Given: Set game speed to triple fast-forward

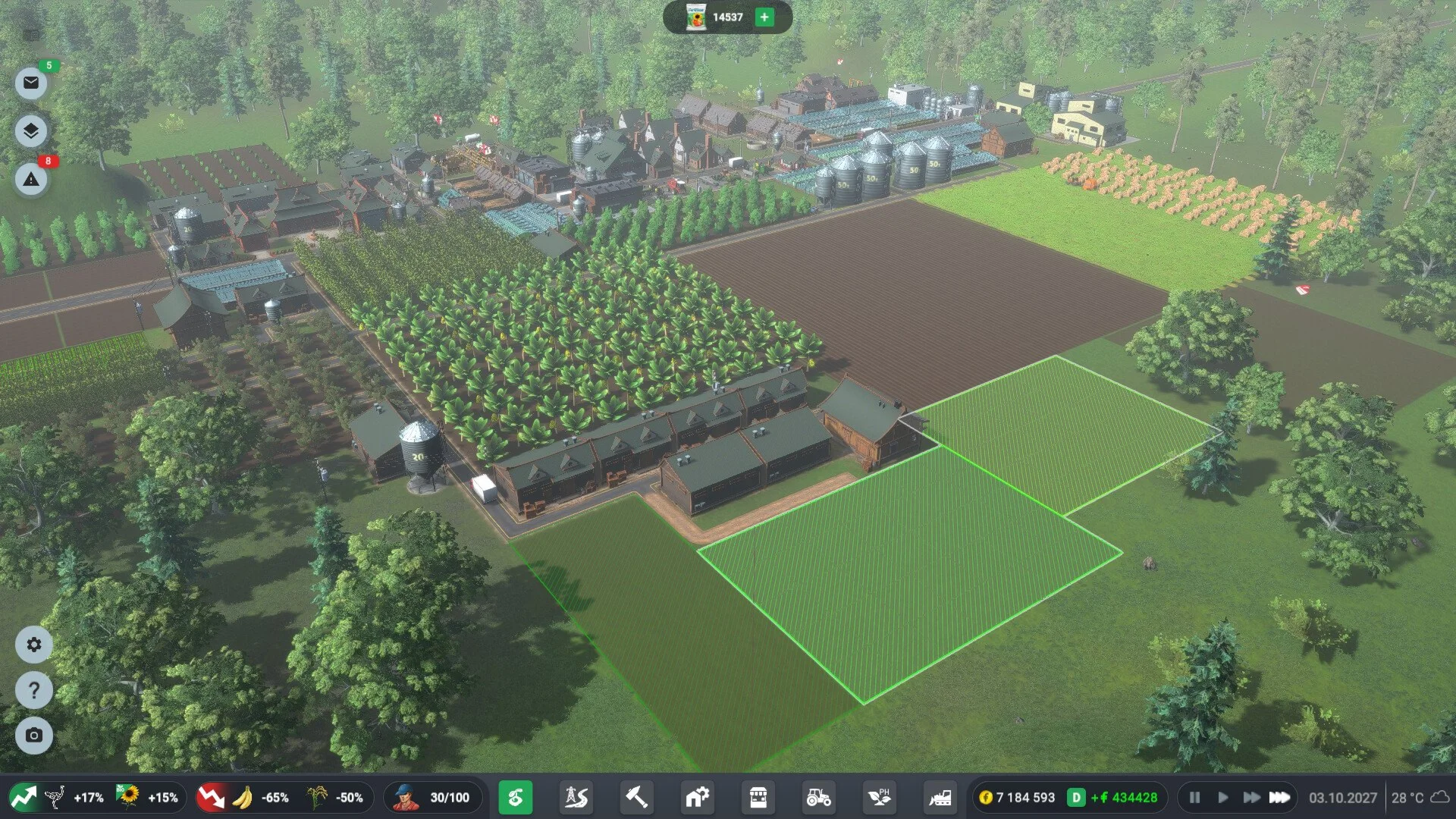Looking at the screenshot, I should (1280, 798).
